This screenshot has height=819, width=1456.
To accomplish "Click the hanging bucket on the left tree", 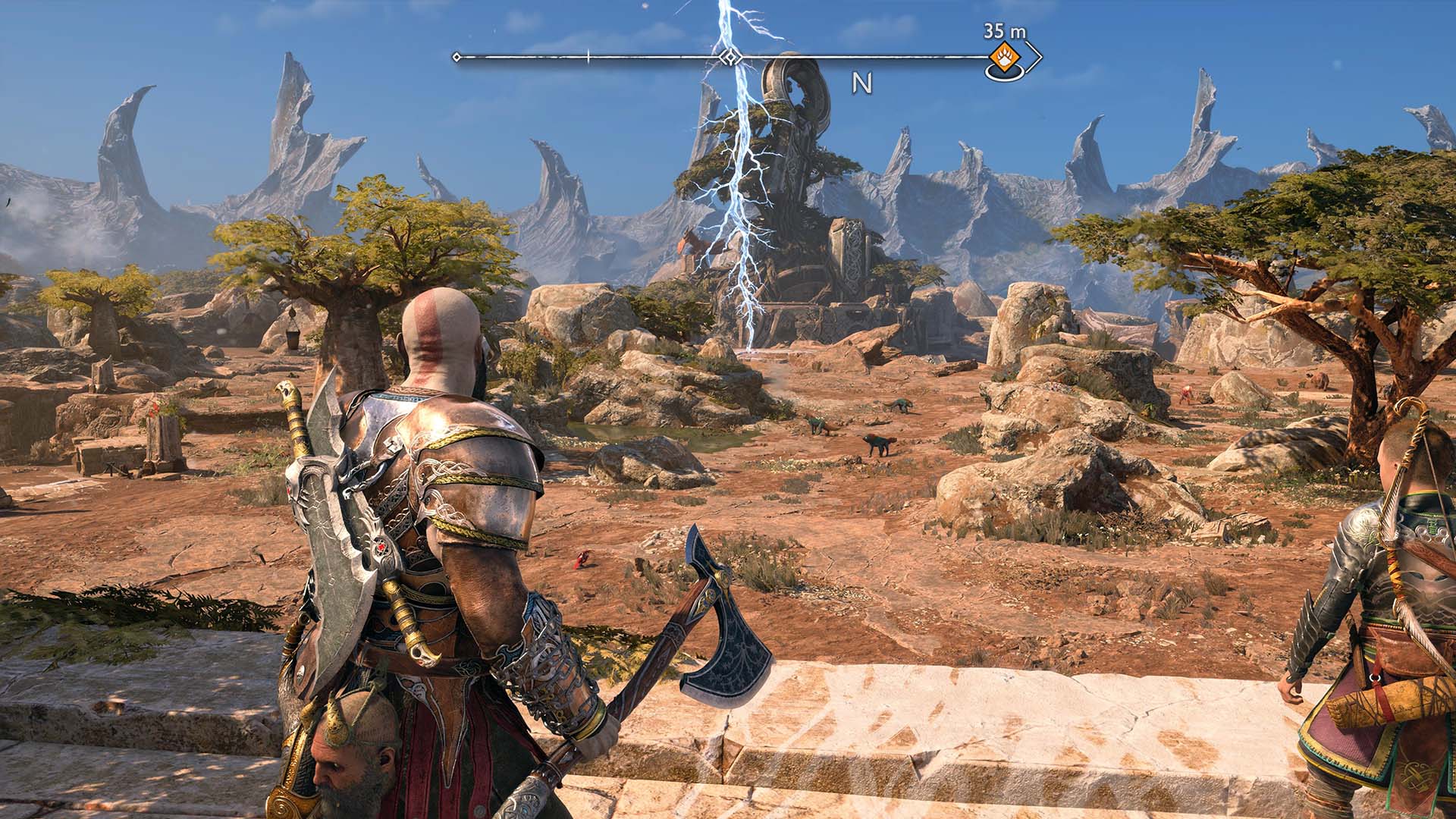I will (x=292, y=340).
